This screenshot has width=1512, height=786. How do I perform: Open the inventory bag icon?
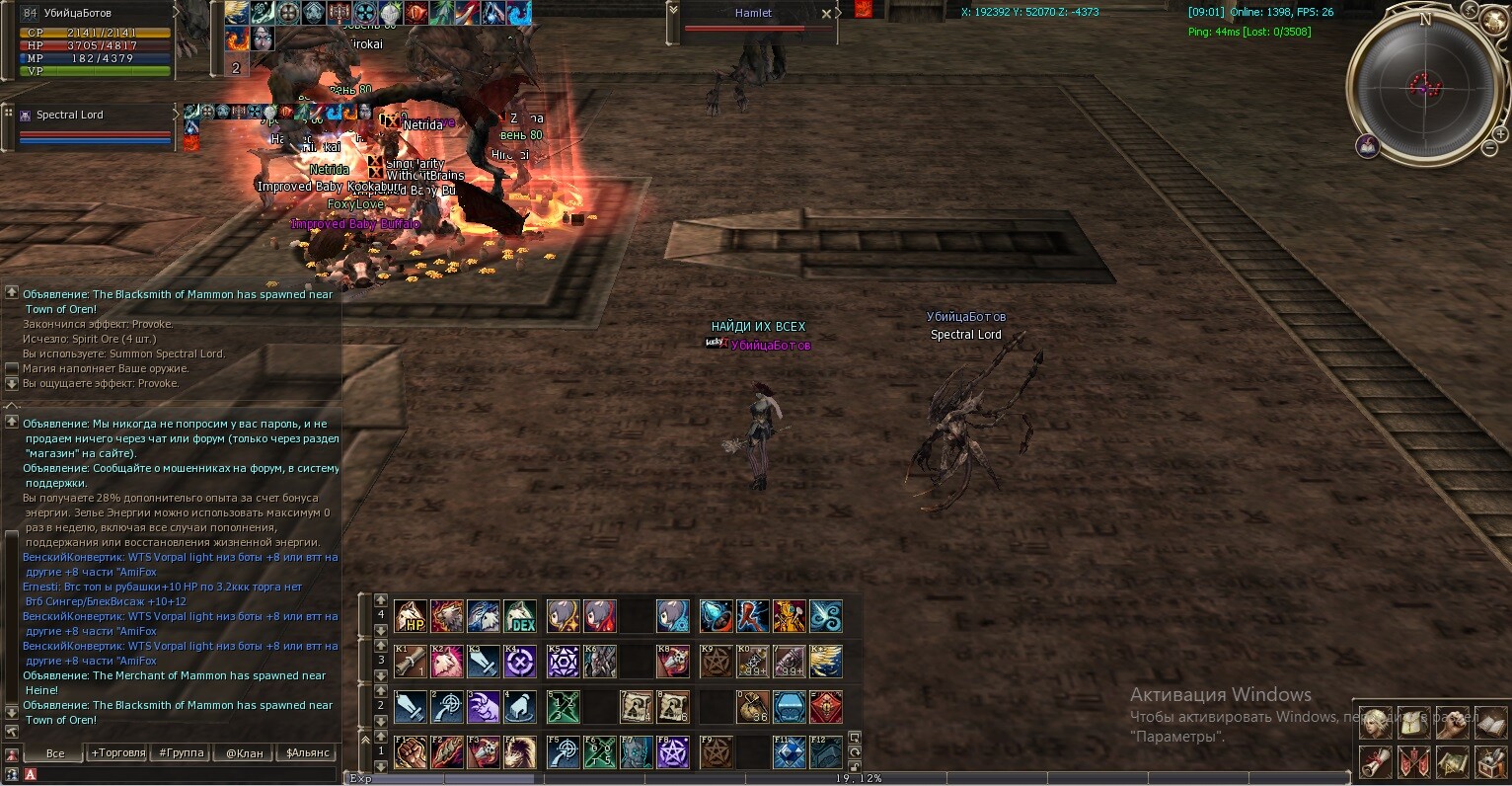click(x=1413, y=724)
